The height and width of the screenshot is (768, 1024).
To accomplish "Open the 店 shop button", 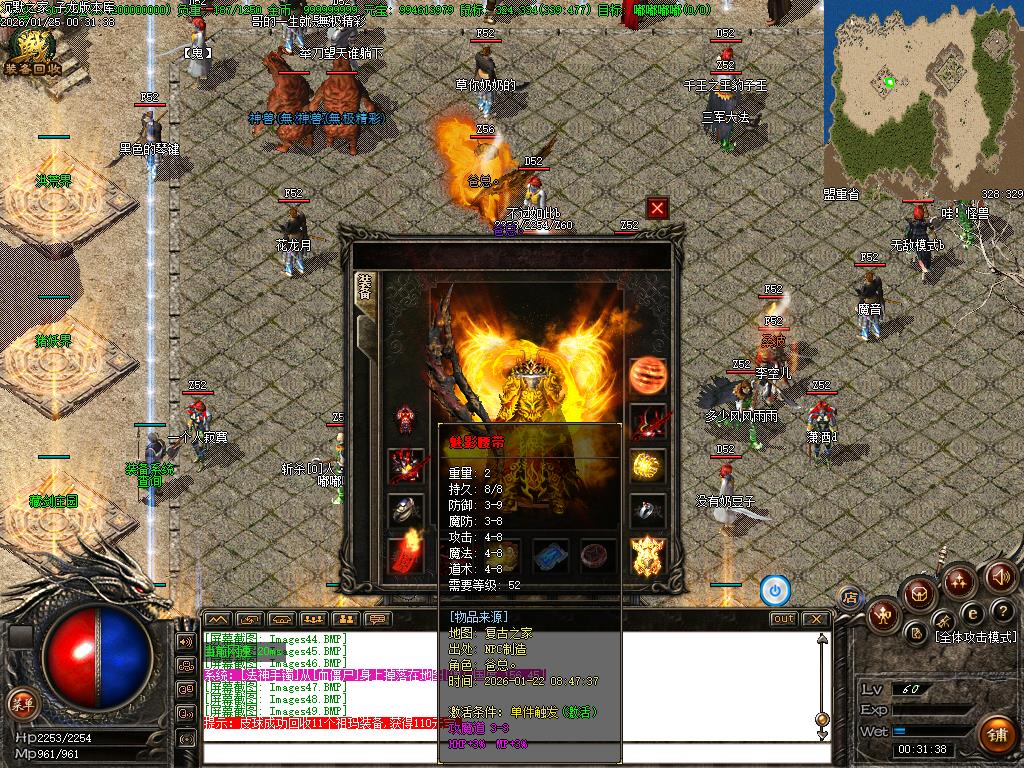I will point(850,597).
